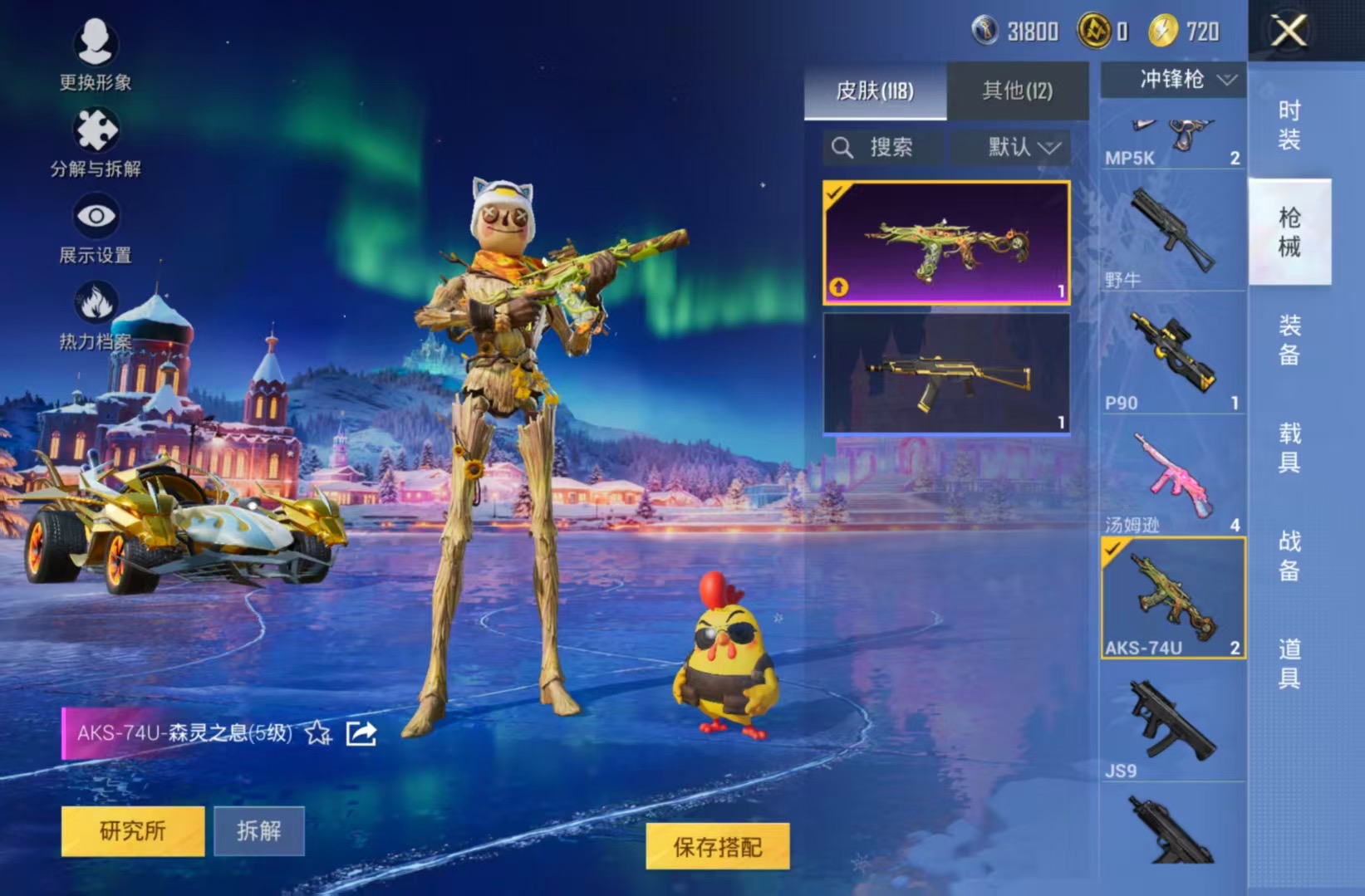Viewport: 1365px width, 896px height.
Task: Click the 研究所 lab button
Action: point(133,830)
